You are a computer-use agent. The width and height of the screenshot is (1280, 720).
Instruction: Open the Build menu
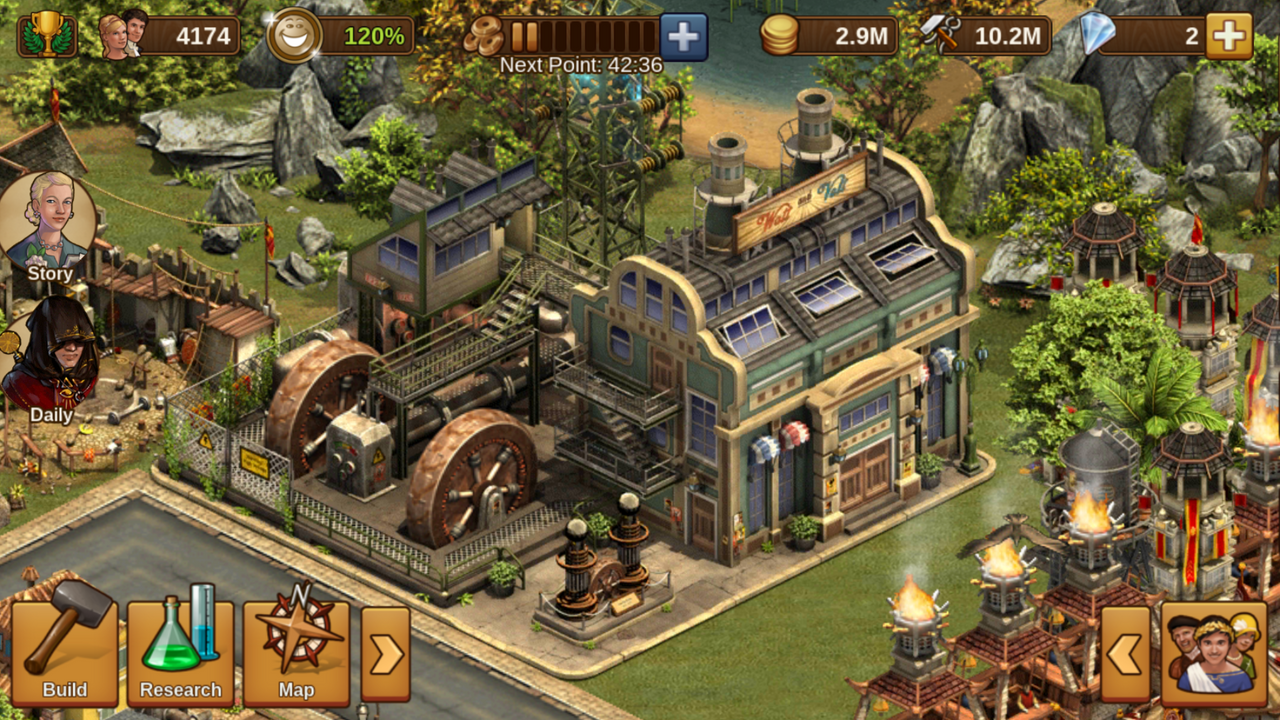(64, 652)
